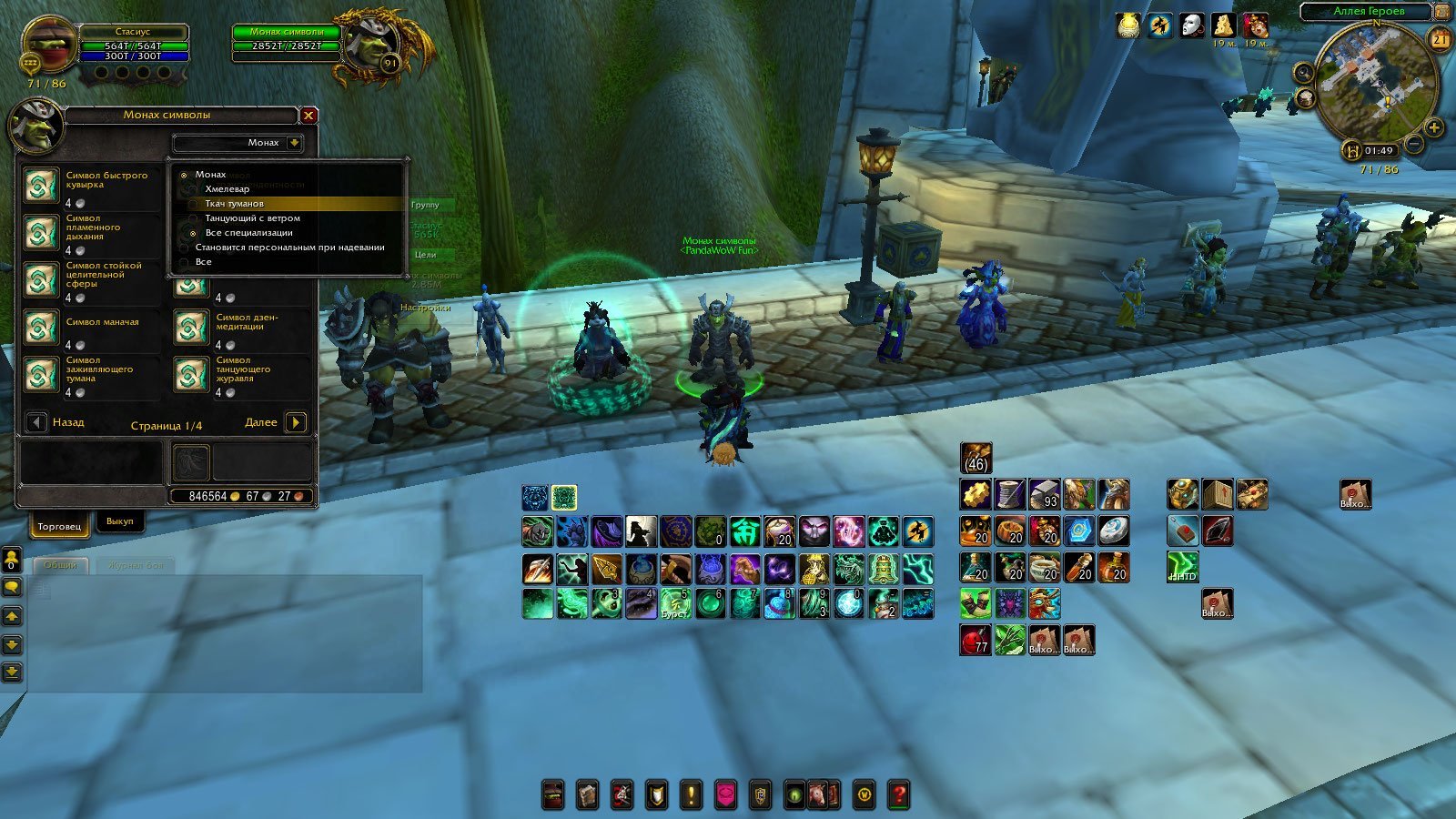Click the Назад previous page arrow
The width and height of the screenshot is (1456, 819).
(x=36, y=422)
